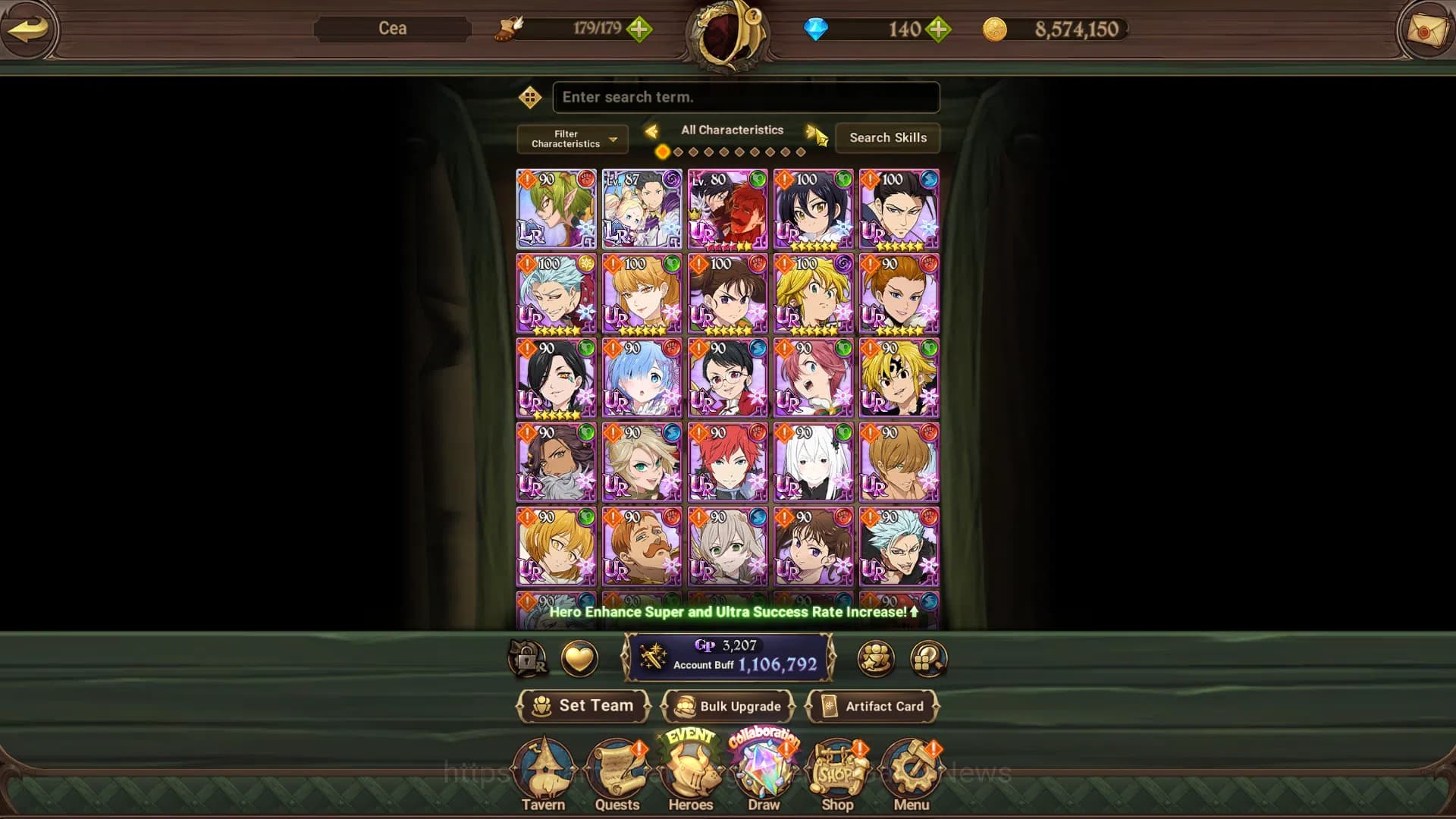Open the Menu gear icon
This screenshot has height=819, width=1456.
[911, 770]
